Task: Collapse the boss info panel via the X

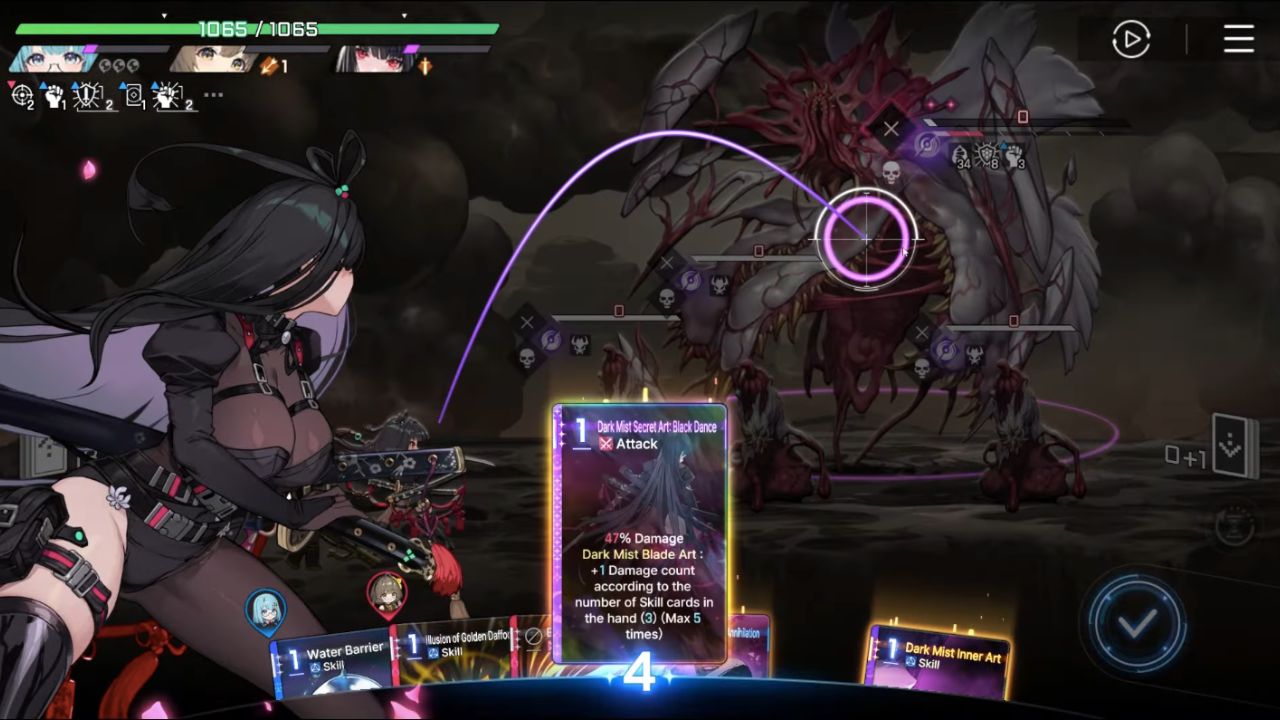Action: [x=890, y=127]
